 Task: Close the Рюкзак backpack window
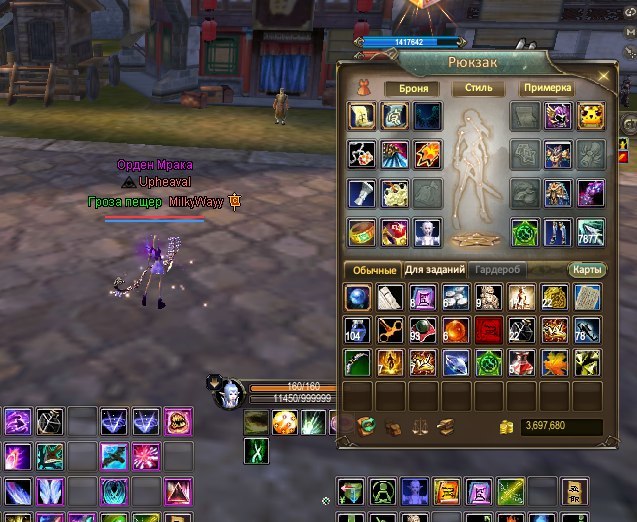click(x=603, y=74)
